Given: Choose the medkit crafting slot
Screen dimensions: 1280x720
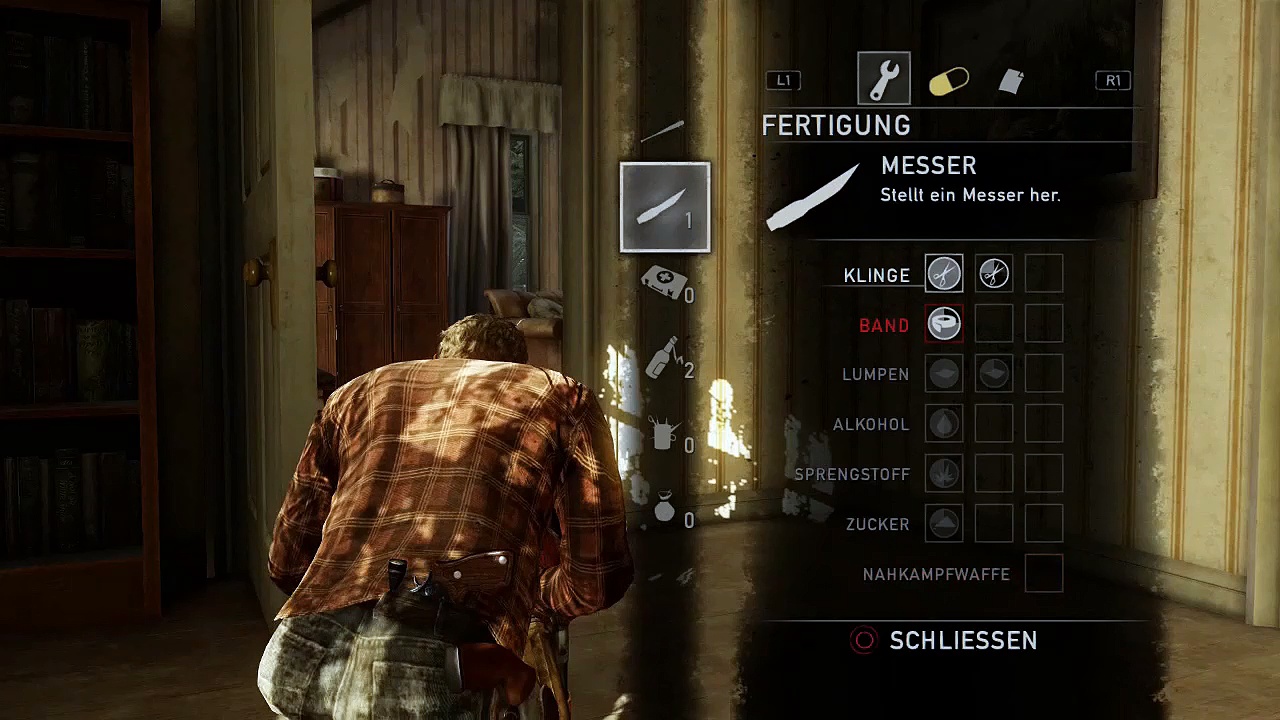Looking at the screenshot, I should [x=664, y=283].
